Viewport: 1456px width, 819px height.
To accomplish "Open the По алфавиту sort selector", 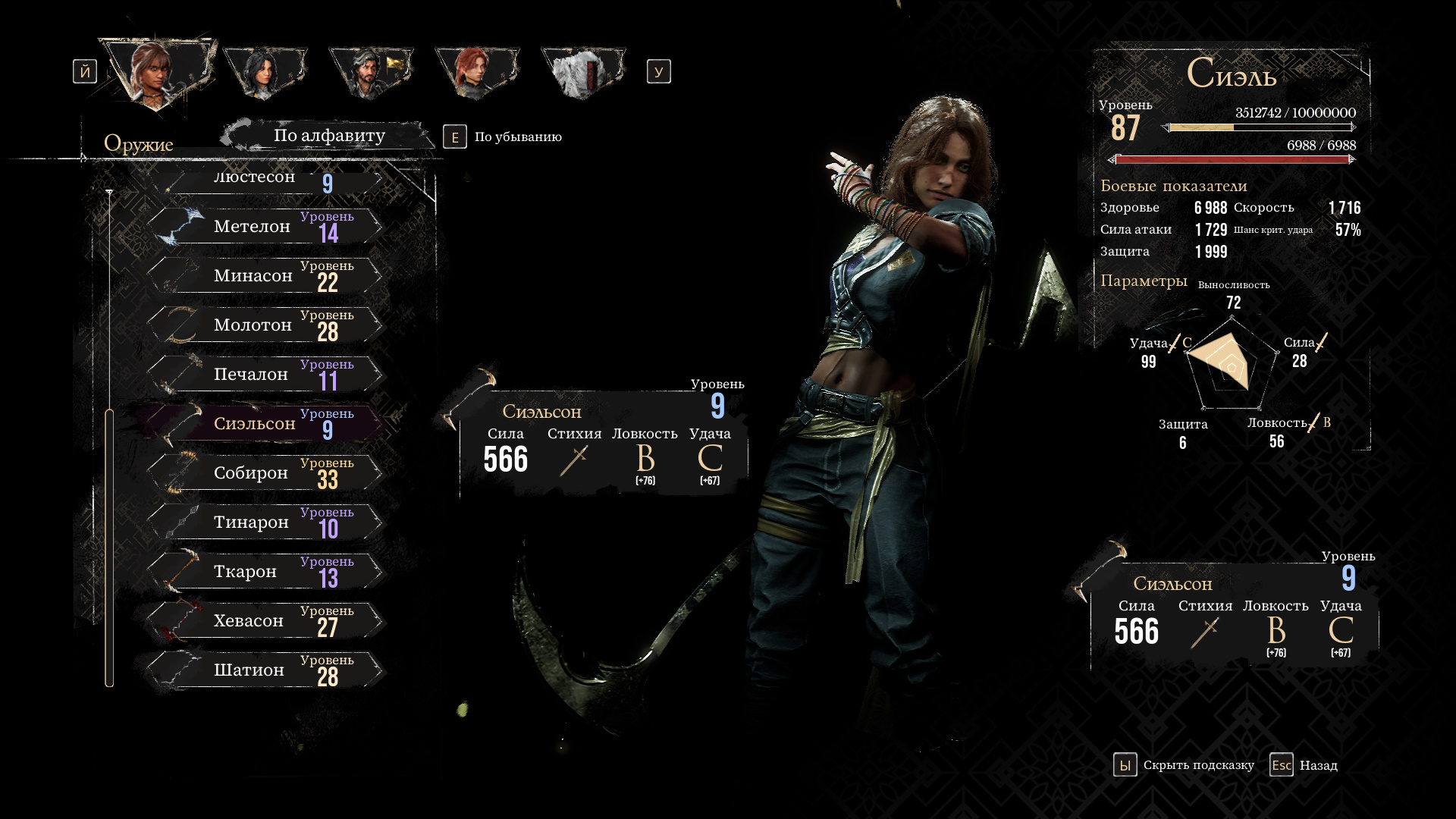I will [329, 136].
